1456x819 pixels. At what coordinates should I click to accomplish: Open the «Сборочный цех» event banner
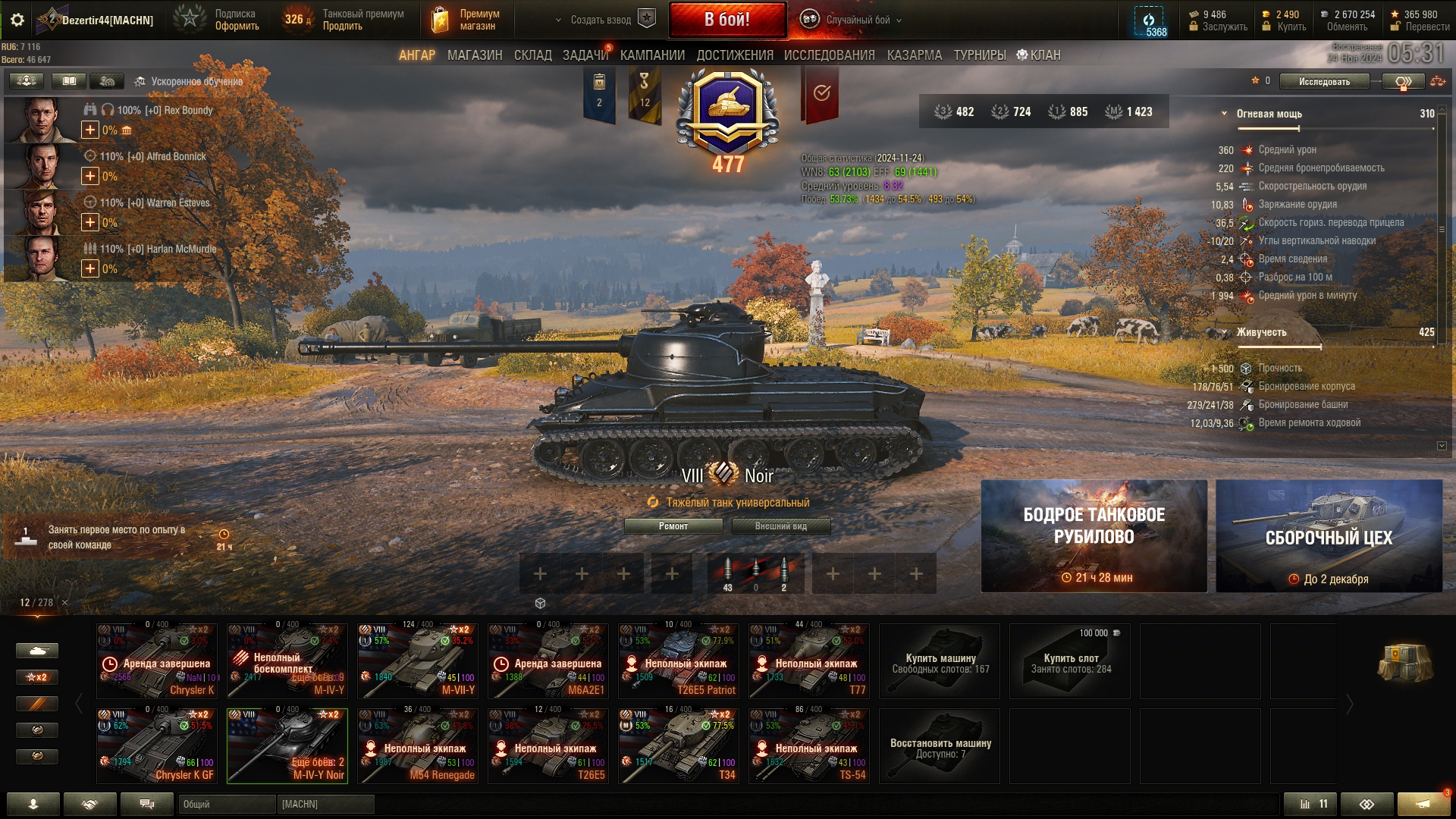(1329, 536)
